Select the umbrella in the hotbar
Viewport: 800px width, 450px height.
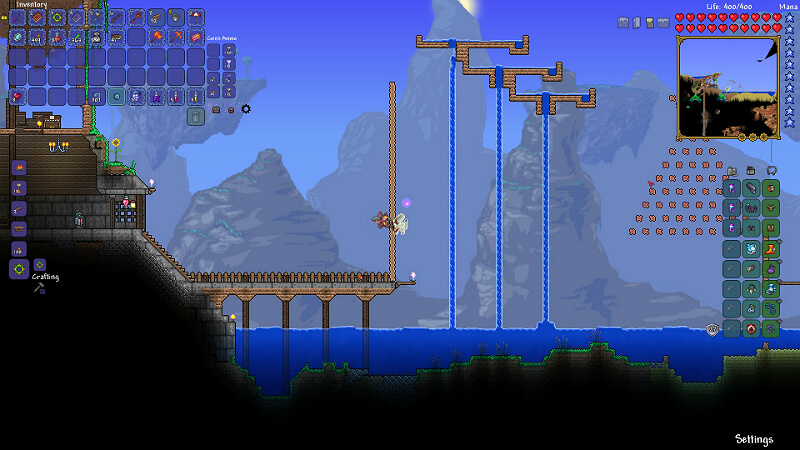(196, 17)
